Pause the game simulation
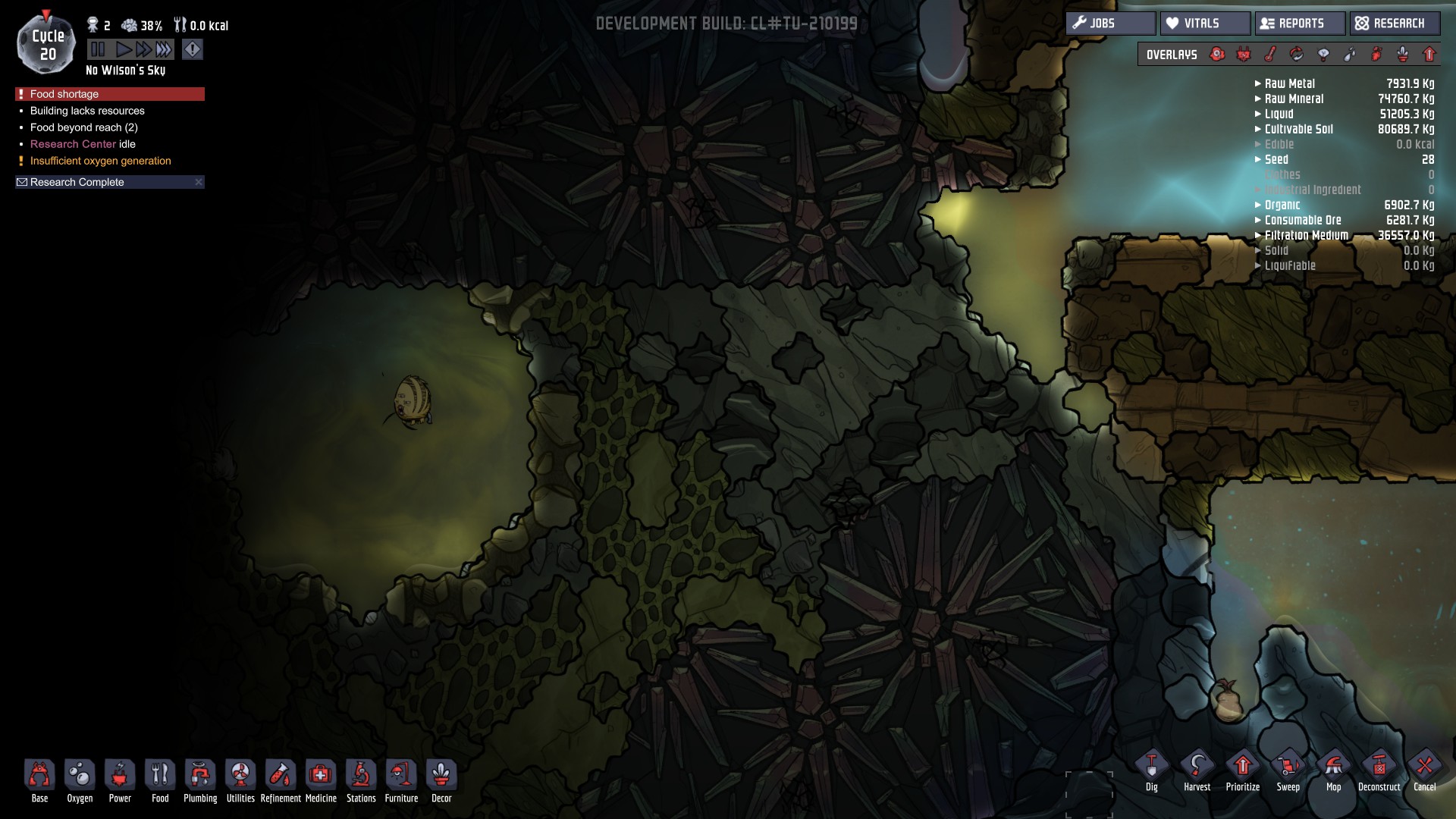1456x819 pixels. [x=98, y=50]
